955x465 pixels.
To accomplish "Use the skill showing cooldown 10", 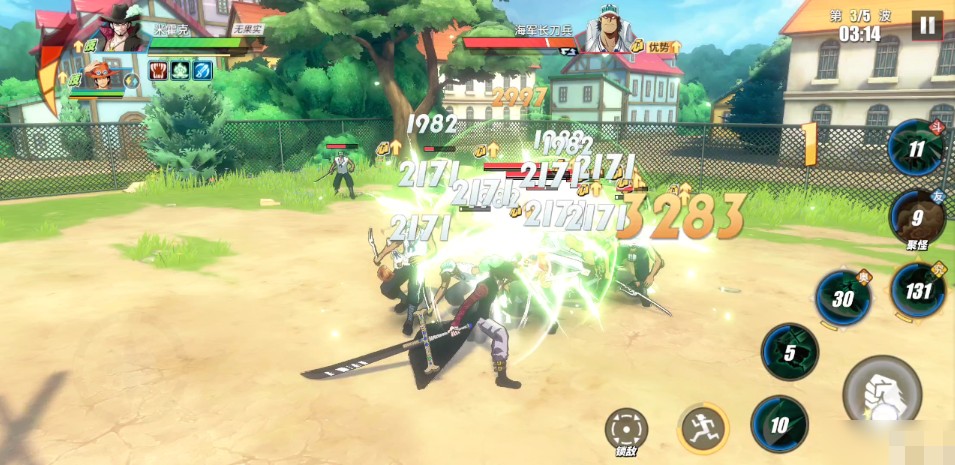I will pyautogui.click(x=779, y=424).
